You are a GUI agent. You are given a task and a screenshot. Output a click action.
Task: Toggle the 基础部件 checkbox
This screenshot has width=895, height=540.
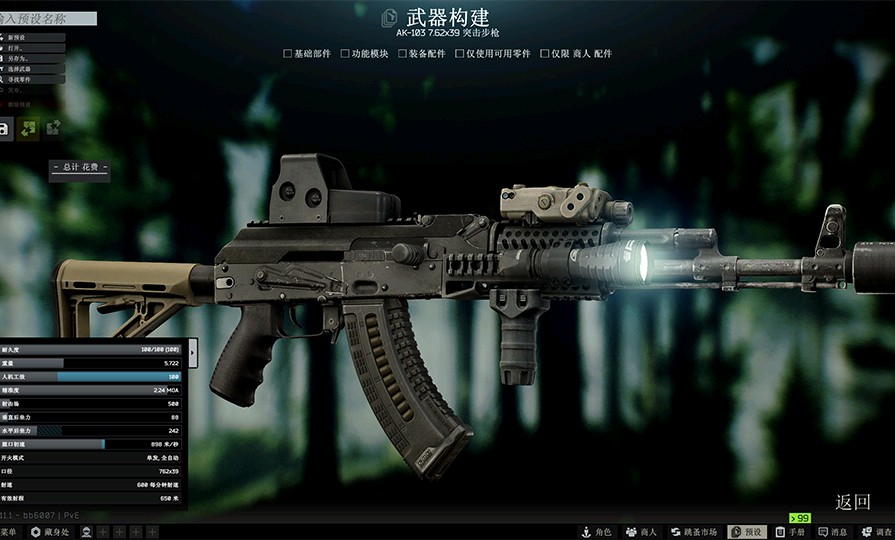pyautogui.click(x=288, y=54)
